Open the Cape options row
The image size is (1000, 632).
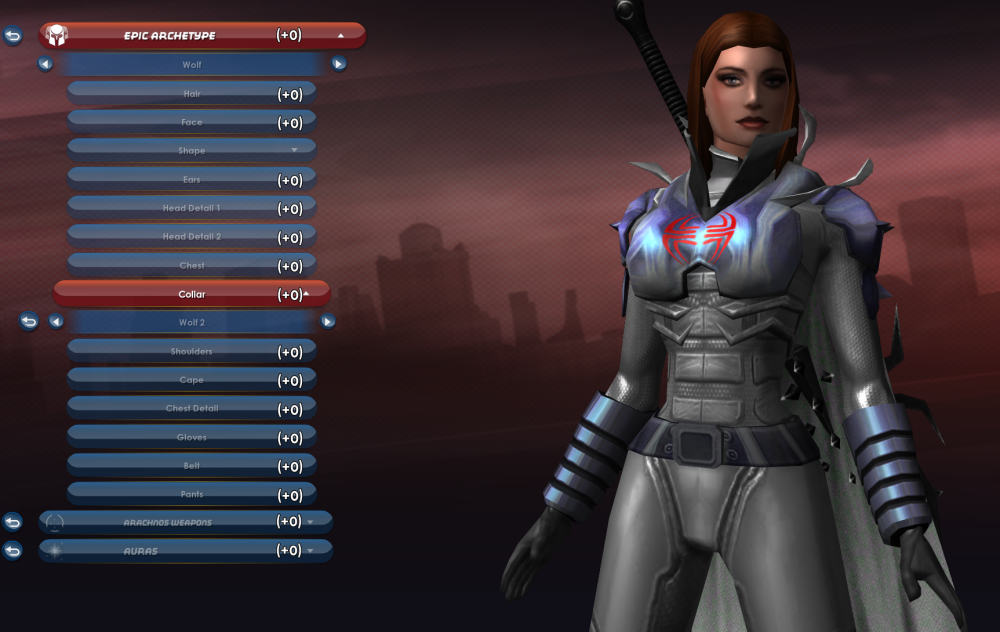[x=192, y=380]
